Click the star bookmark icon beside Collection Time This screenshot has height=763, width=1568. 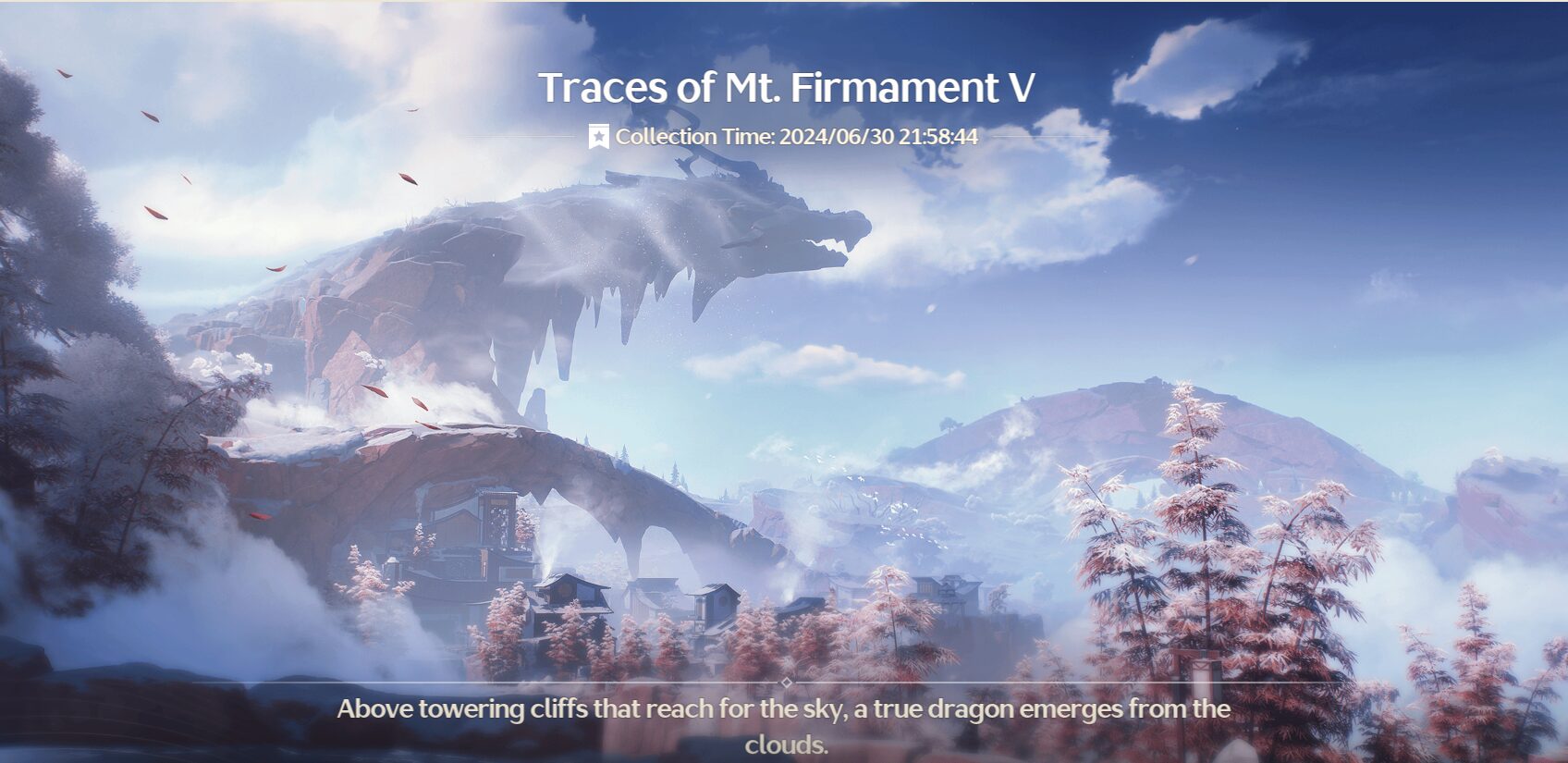point(599,137)
